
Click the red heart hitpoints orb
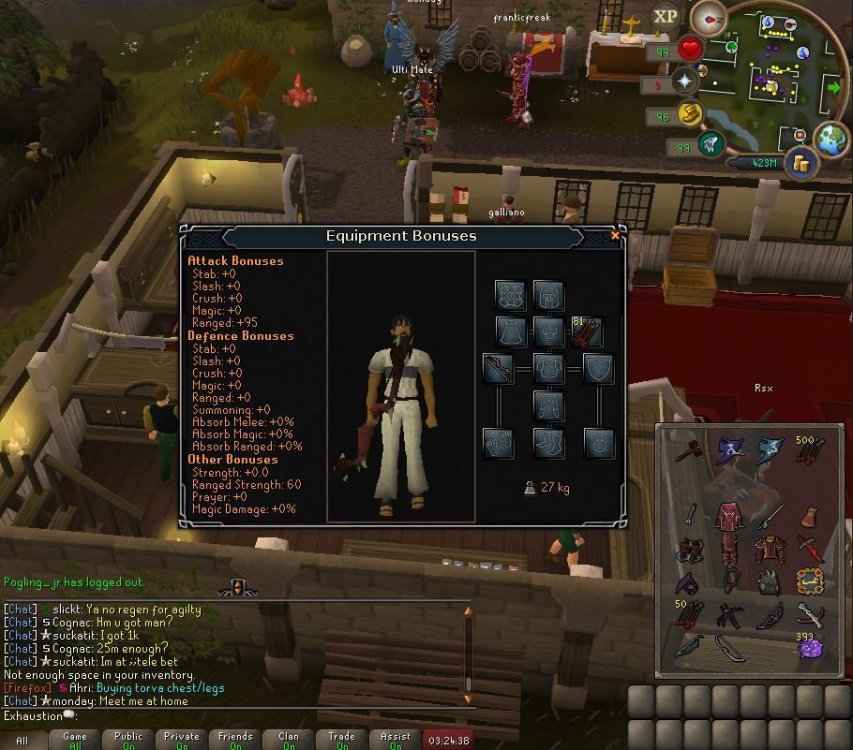coord(690,48)
